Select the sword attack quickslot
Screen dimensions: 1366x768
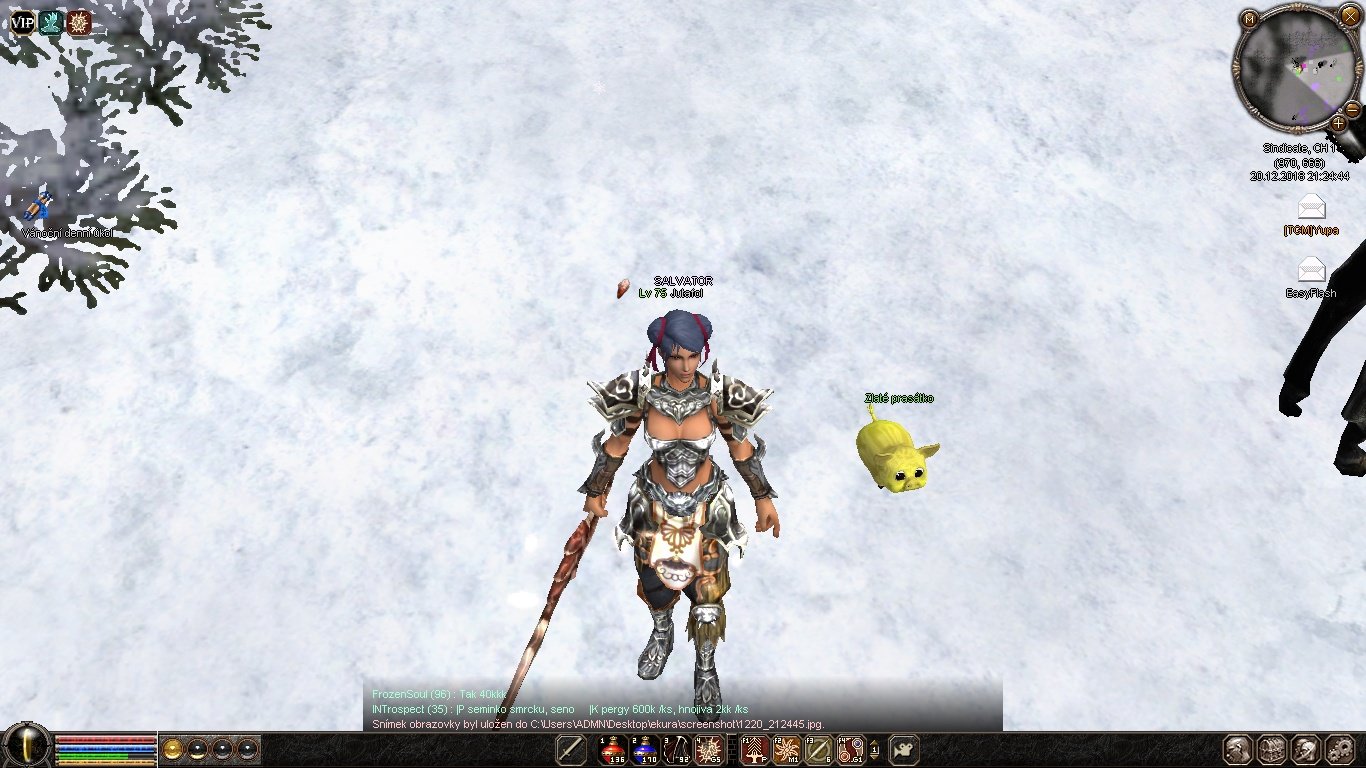571,749
